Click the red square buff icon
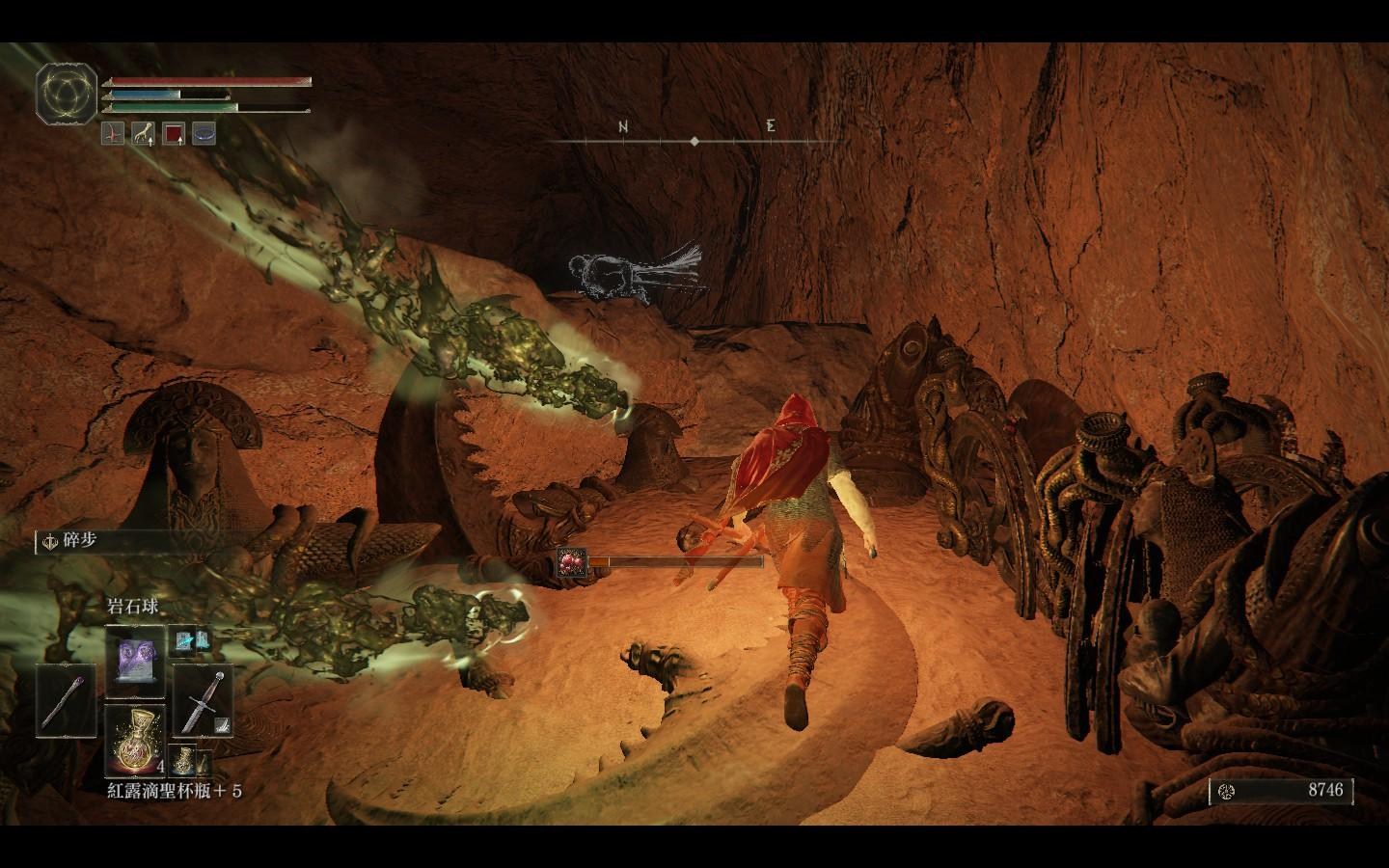The width and height of the screenshot is (1389, 868). click(174, 134)
